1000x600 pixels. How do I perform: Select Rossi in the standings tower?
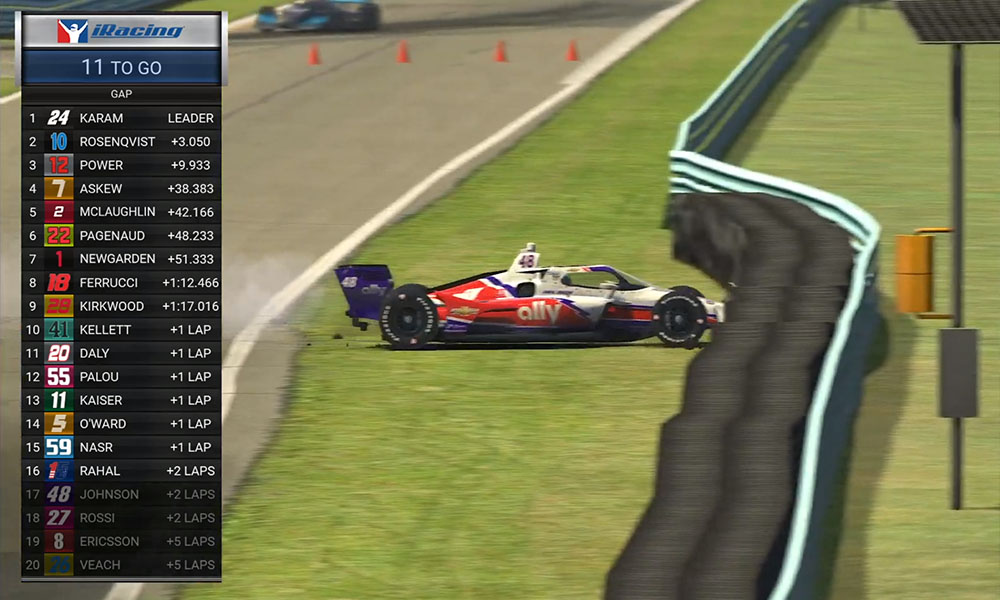tap(121, 518)
